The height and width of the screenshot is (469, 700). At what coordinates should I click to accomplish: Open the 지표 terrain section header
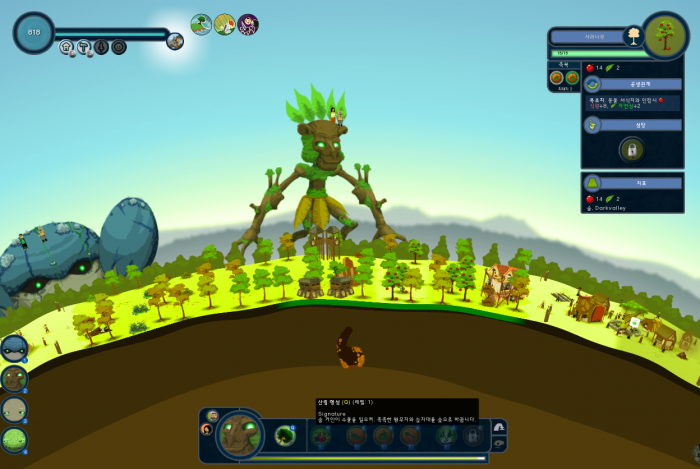[x=630, y=182]
